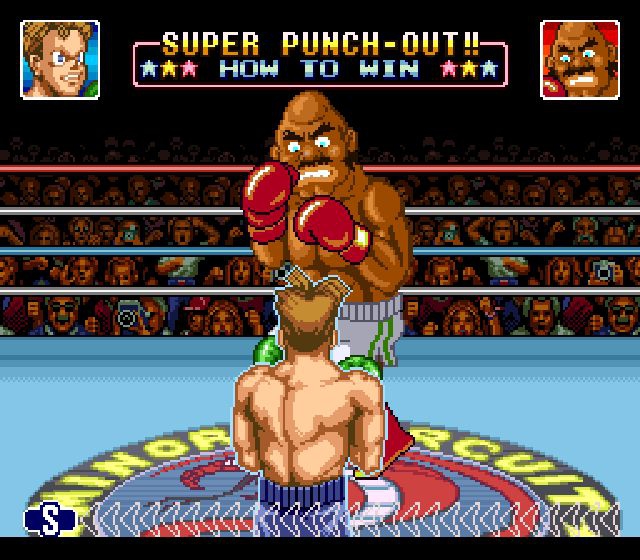640x560 pixels.
Task: Select the blue S power icon
Action: [50, 518]
